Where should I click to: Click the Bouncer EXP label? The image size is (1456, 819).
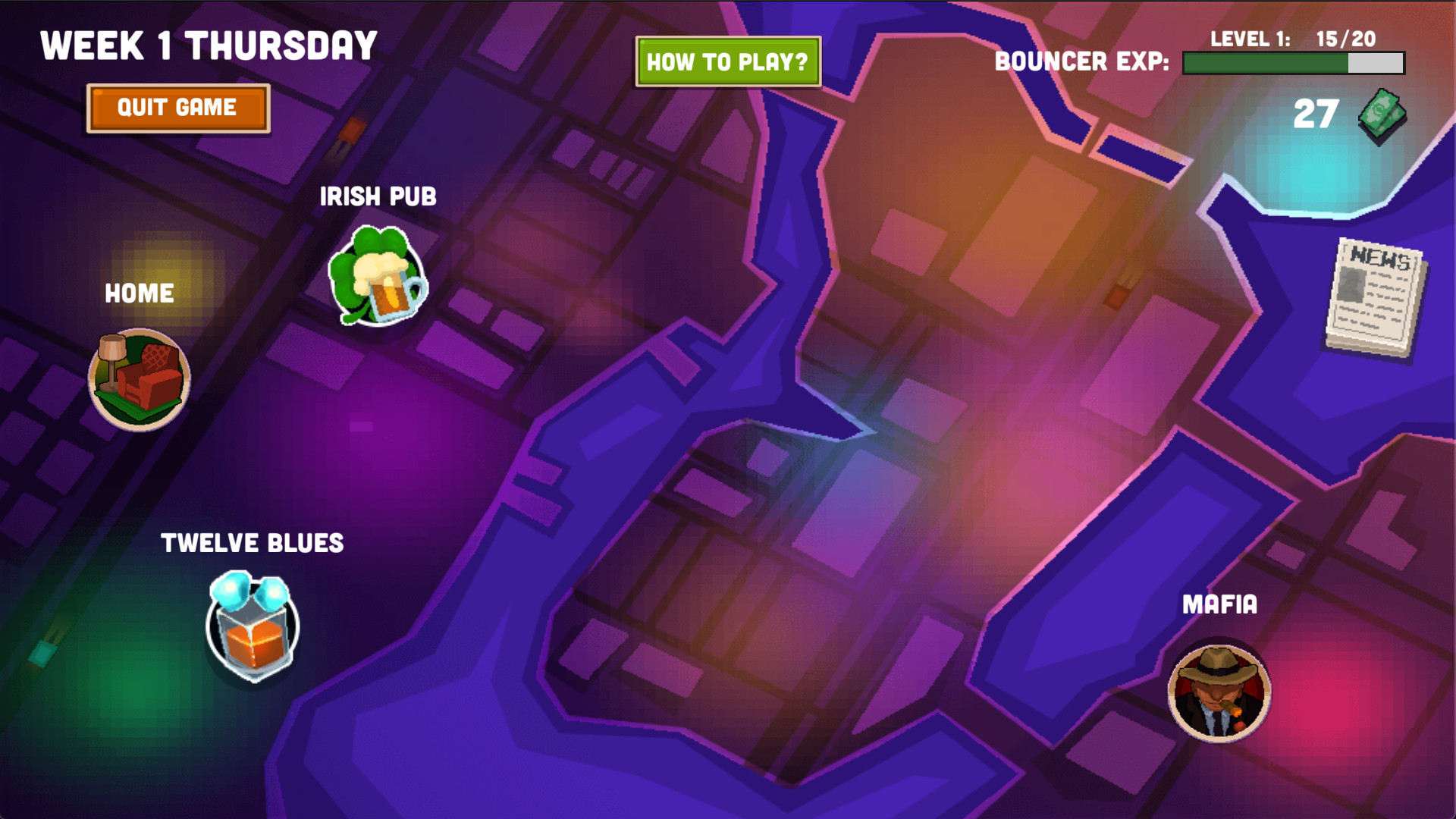1081,62
